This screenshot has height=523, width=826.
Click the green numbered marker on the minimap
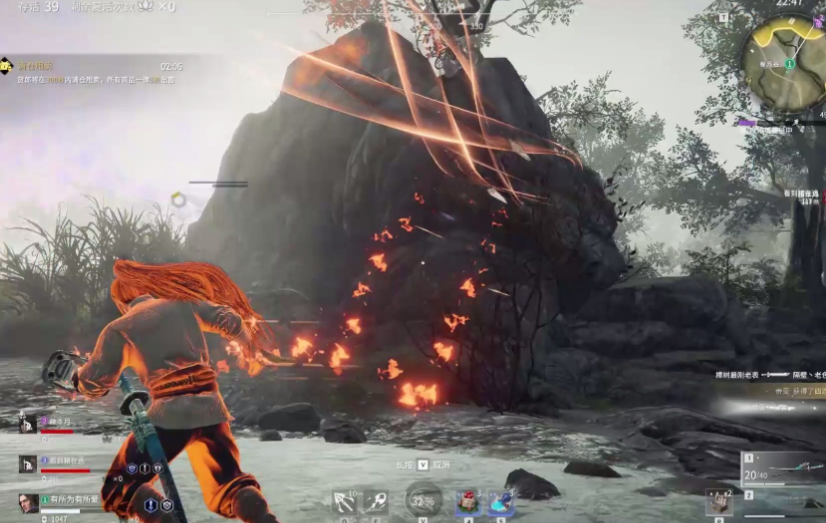789,64
